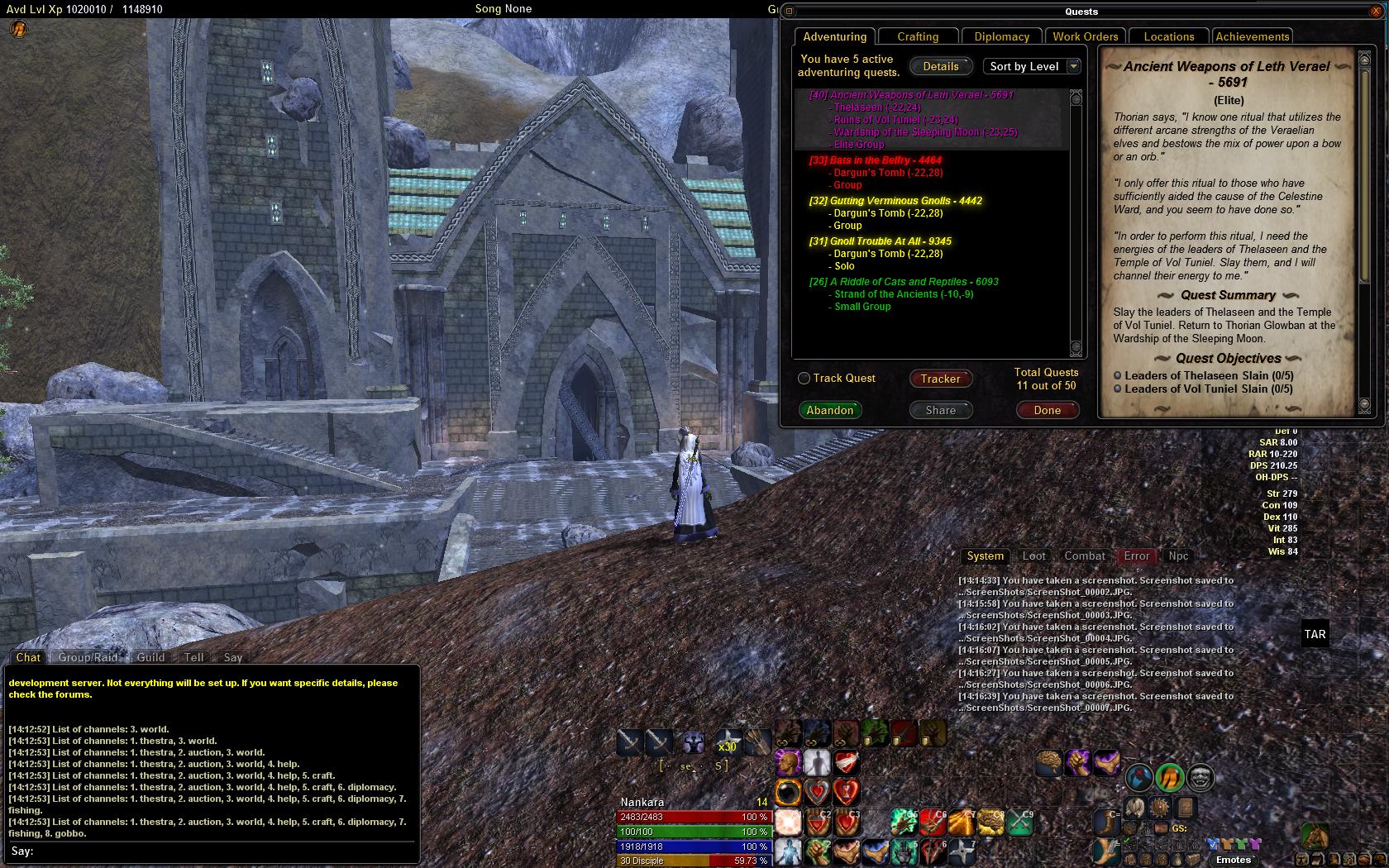Open the Diplomacy tab
1389x868 pixels.
click(1001, 36)
